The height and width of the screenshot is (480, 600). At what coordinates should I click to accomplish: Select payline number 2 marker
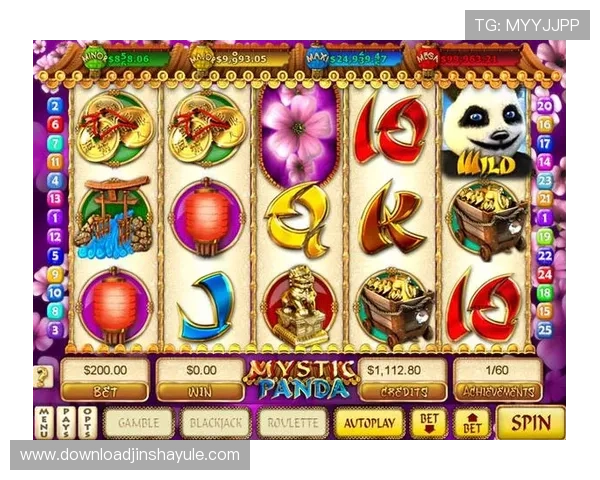pyautogui.click(x=55, y=105)
